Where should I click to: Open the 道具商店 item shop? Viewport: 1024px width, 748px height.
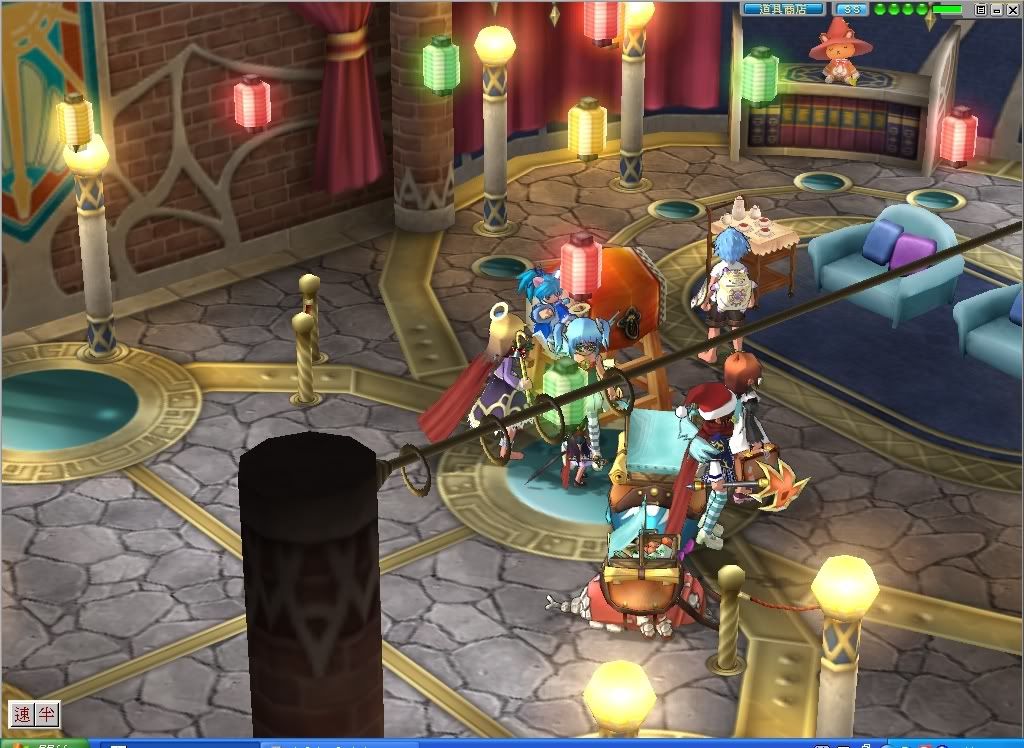pos(783,9)
